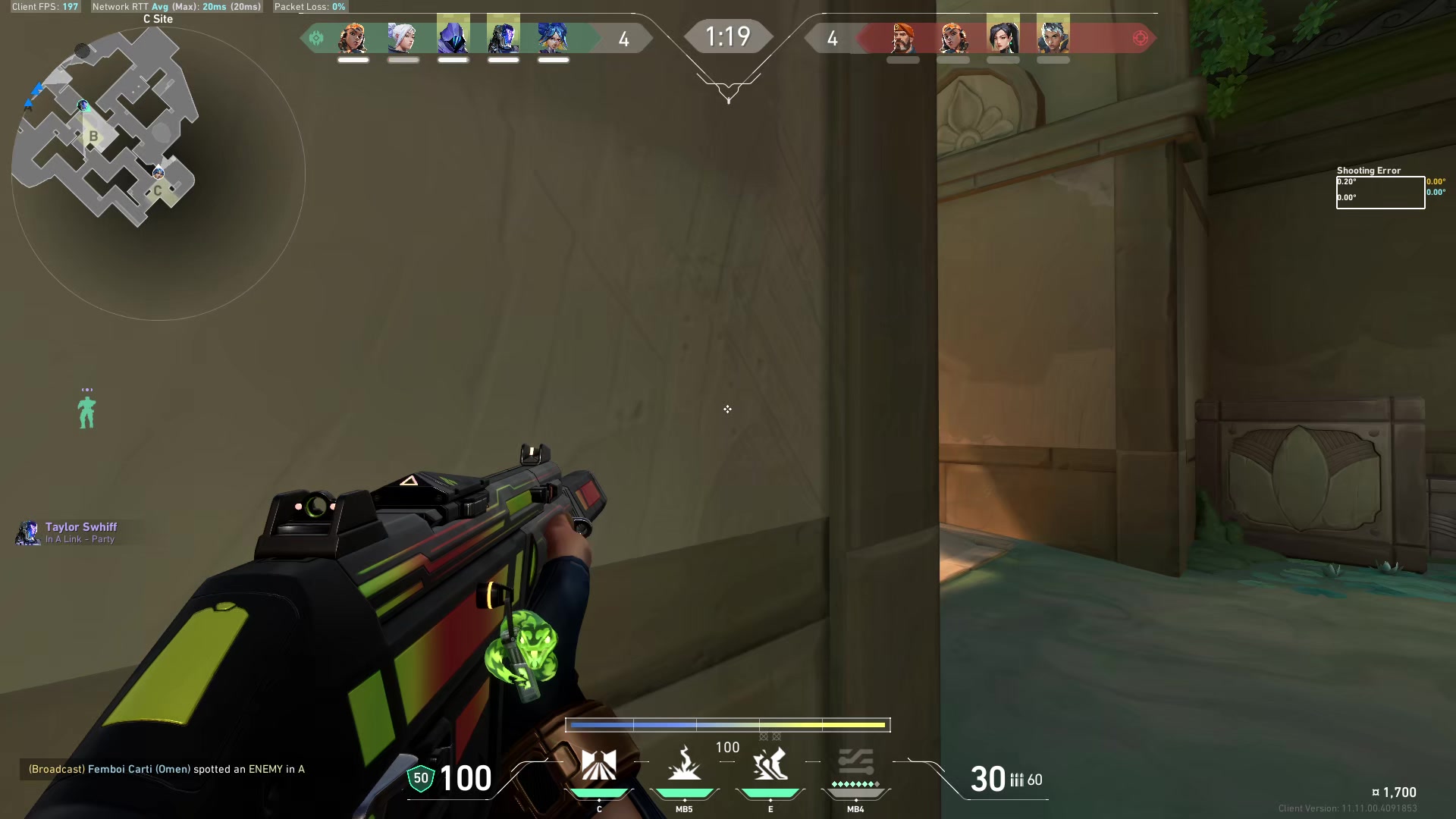Select the C site marker on the minimap
The width and height of the screenshot is (1456, 819).
click(158, 190)
